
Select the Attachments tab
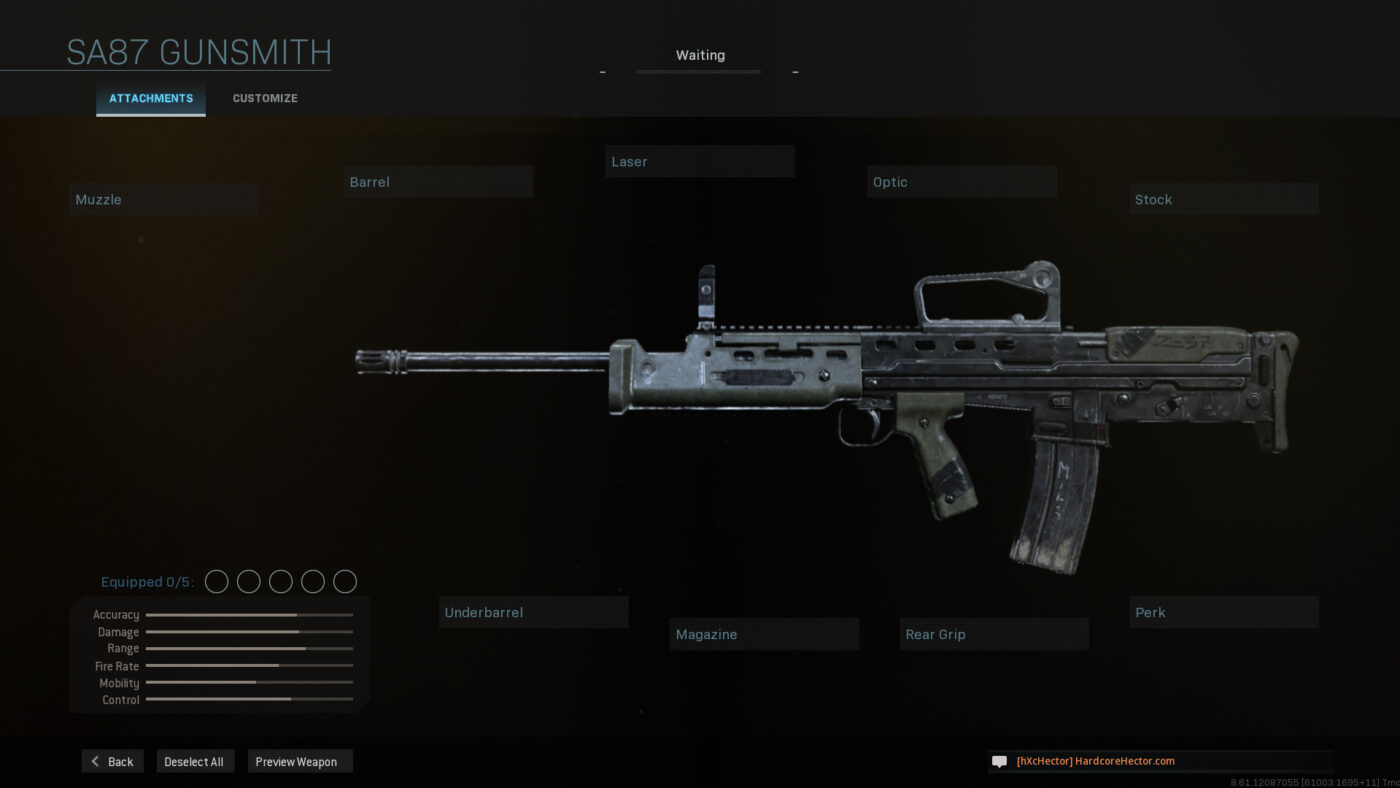[150, 98]
